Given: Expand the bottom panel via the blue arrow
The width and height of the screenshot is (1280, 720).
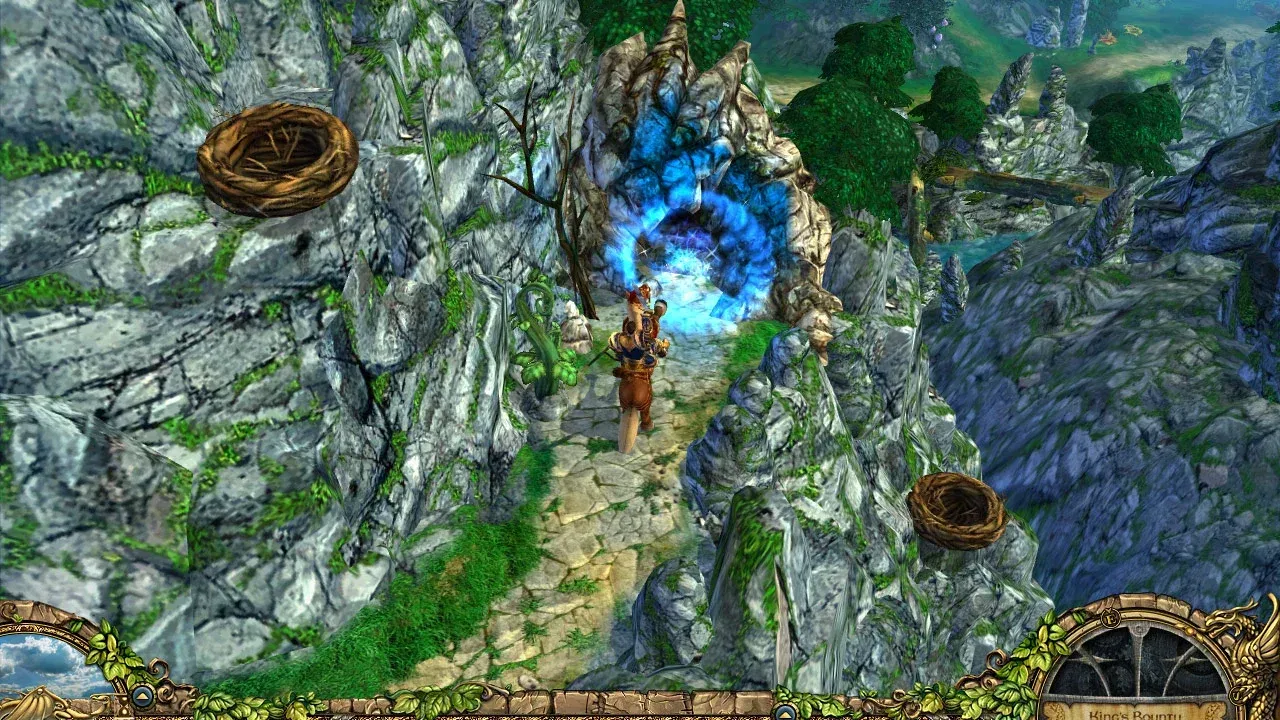Looking at the screenshot, I should click(142, 697).
